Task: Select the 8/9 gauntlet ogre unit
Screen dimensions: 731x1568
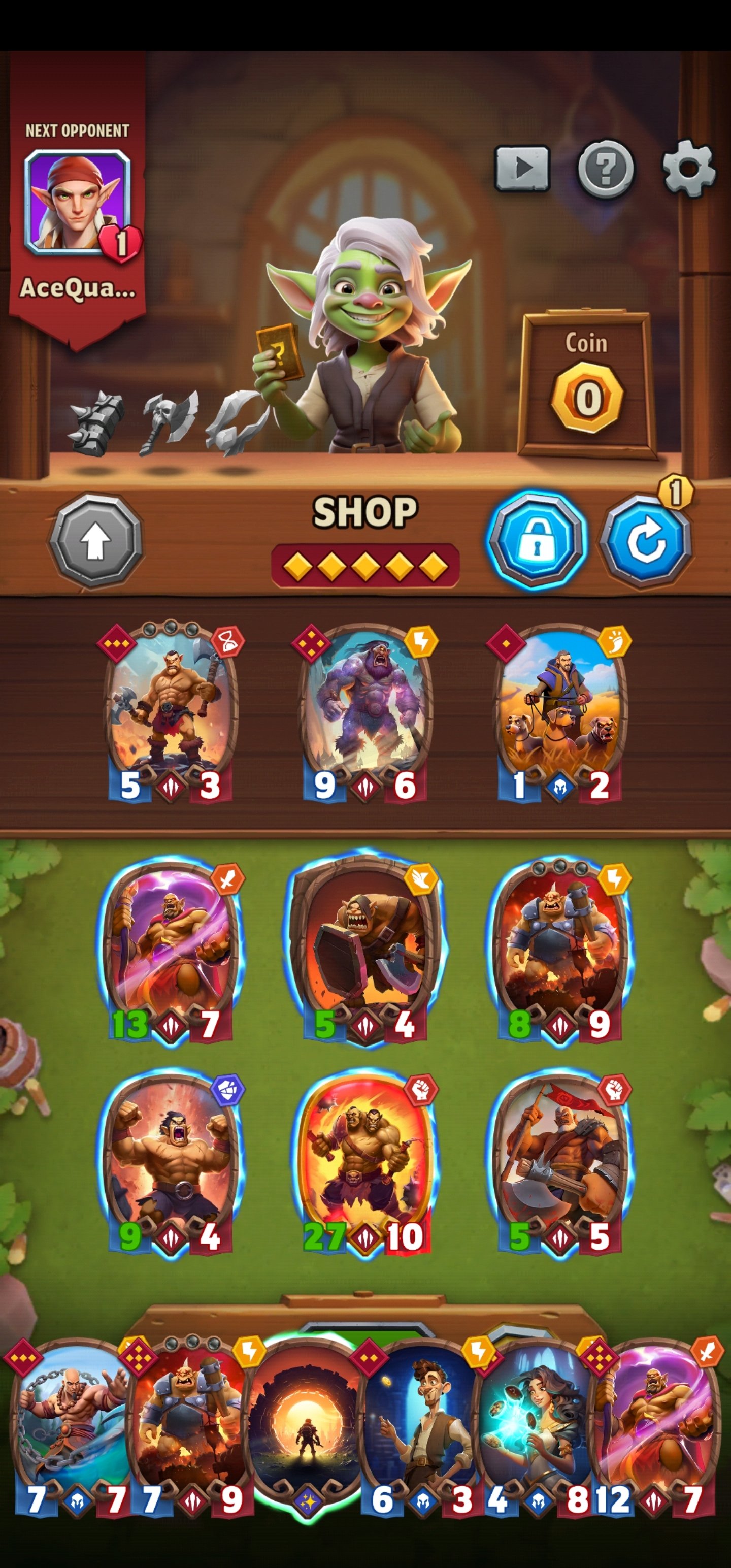Action: pos(559,950)
